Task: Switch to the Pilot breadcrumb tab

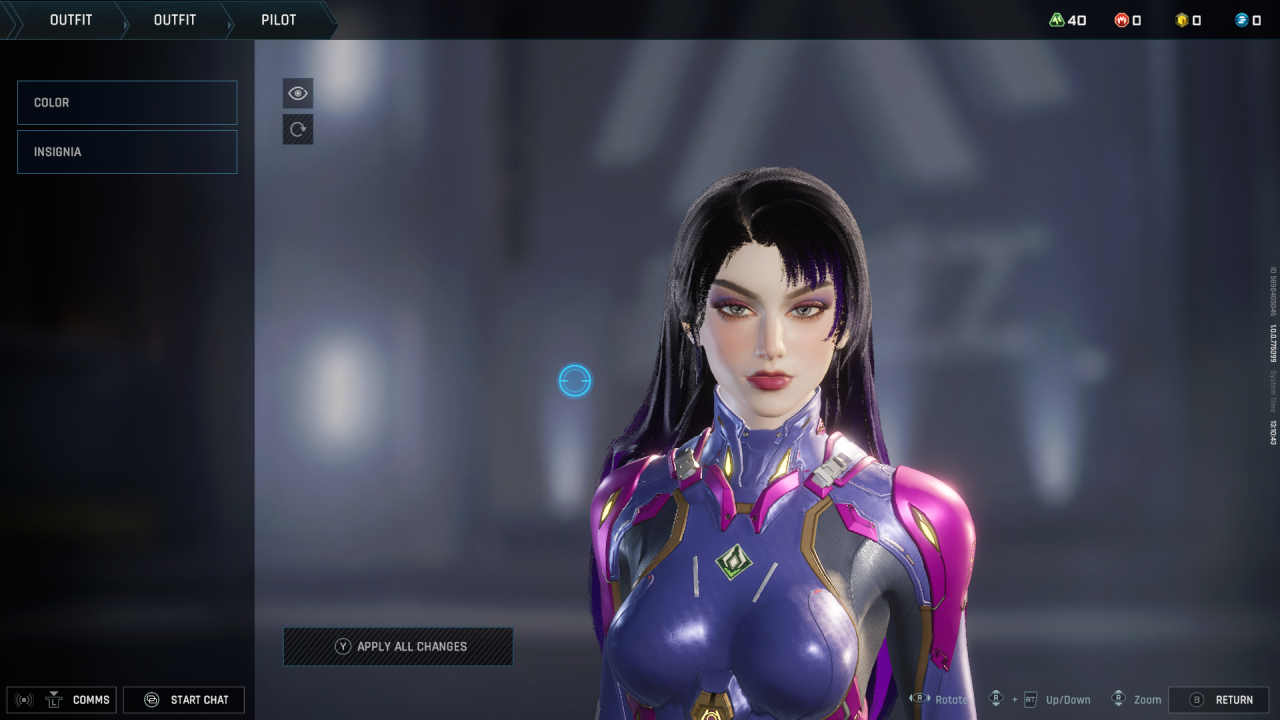Action: click(x=278, y=20)
